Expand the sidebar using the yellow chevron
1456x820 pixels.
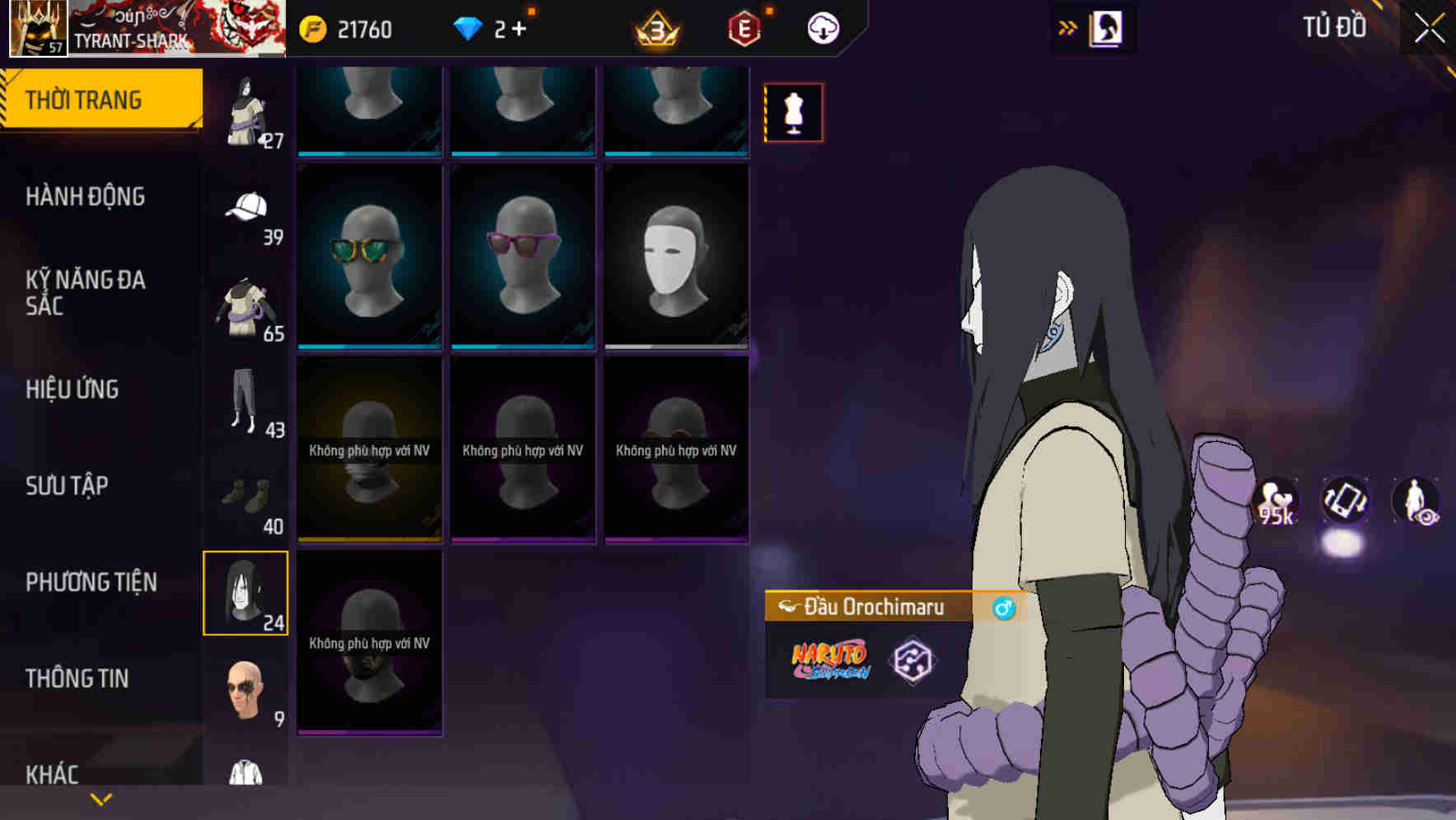(x=100, y=798)
